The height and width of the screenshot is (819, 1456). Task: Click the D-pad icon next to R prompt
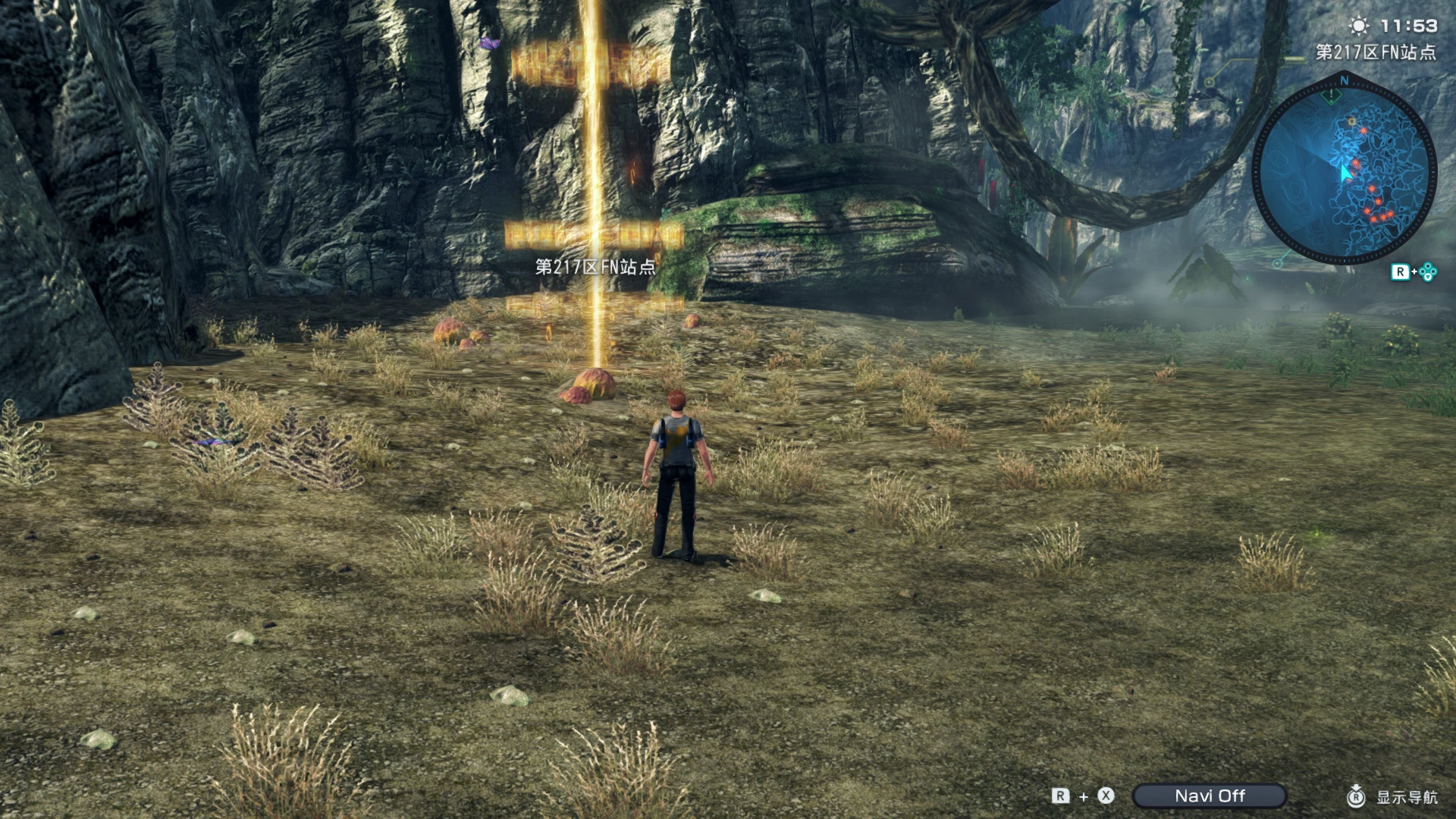click(x=1428, y=272)
